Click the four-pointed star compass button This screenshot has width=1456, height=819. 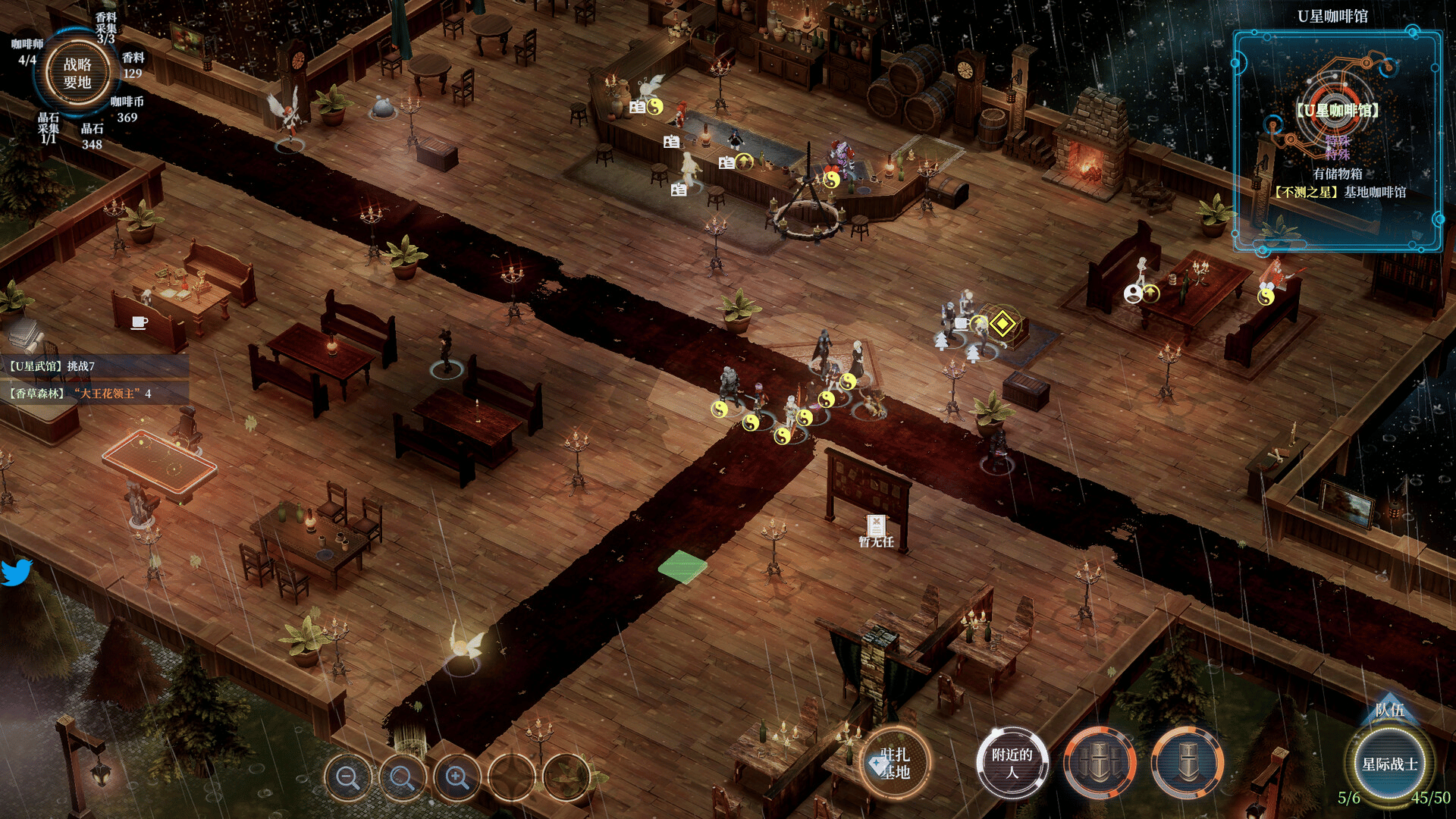(512, 777)
